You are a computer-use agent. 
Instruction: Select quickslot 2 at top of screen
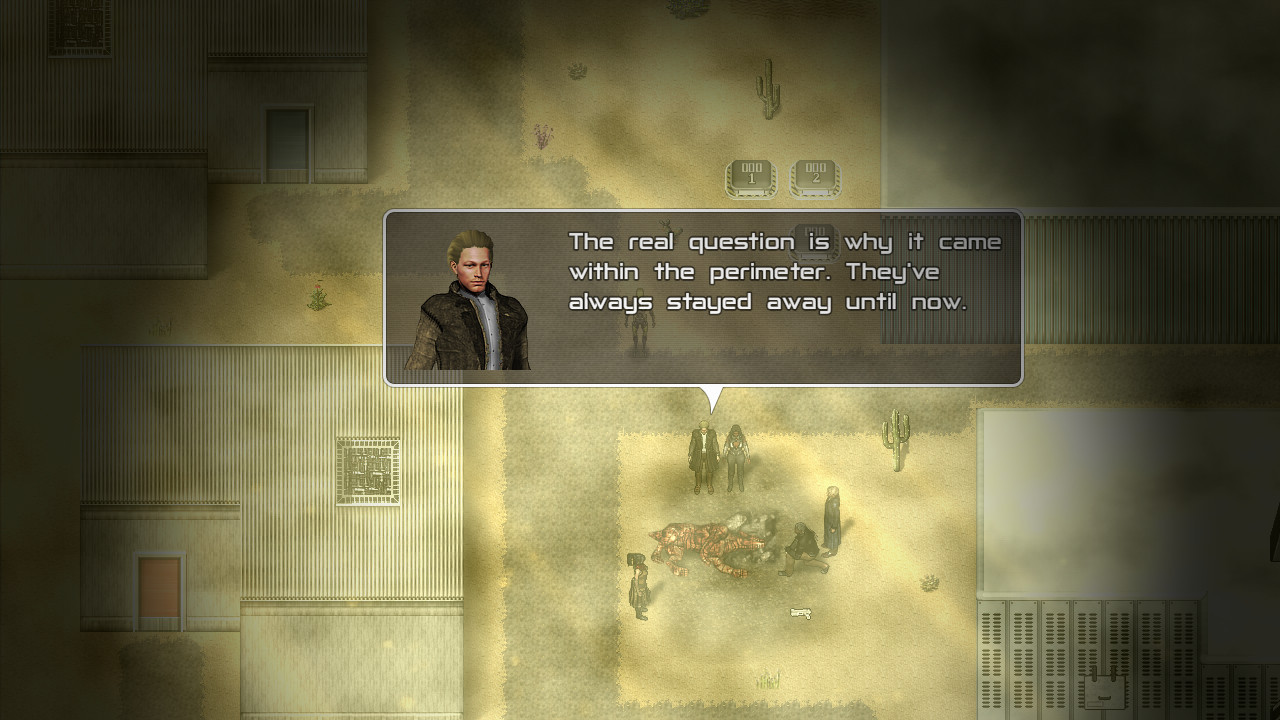(x=815, y=173)
